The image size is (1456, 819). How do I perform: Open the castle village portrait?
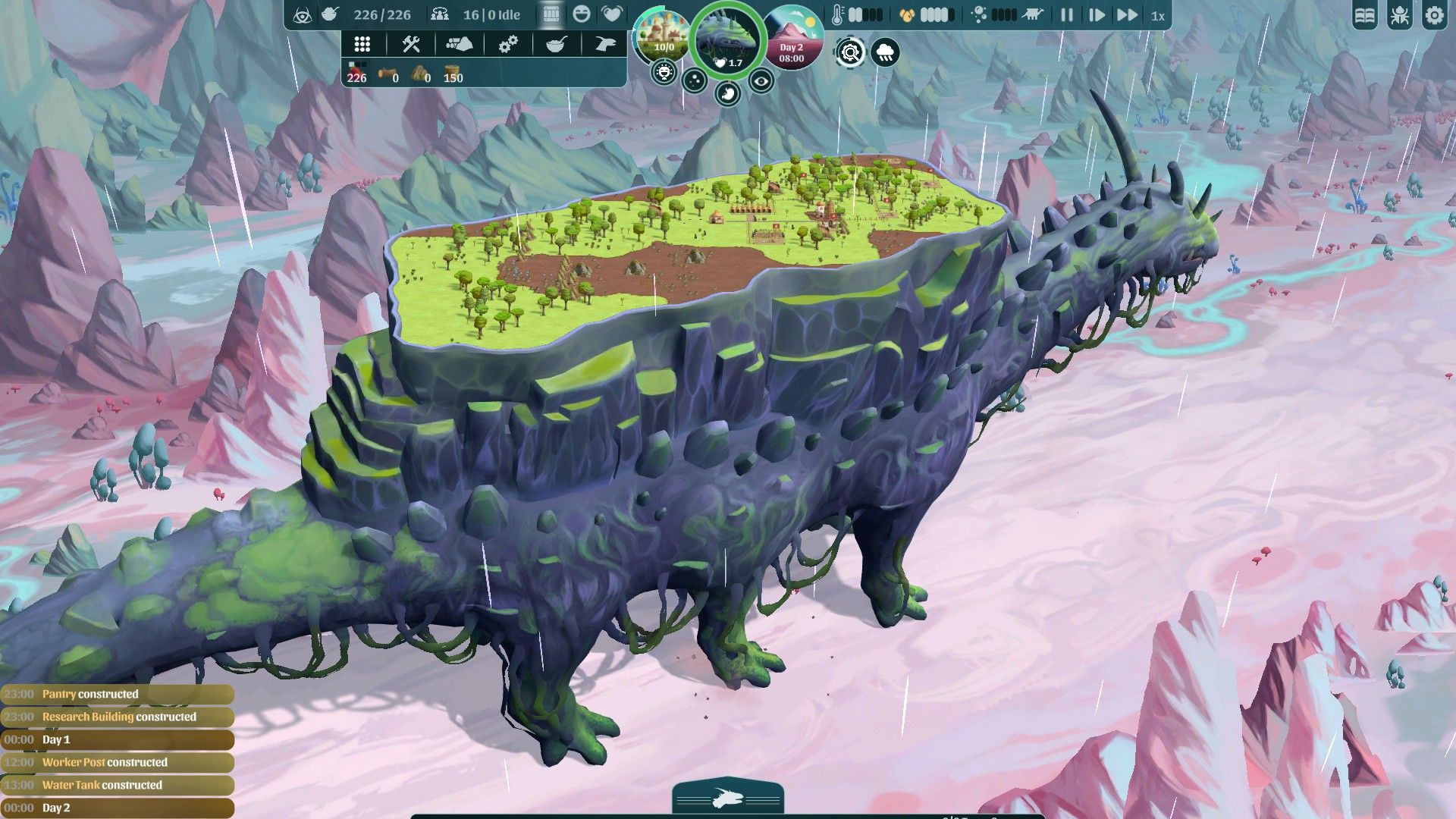pos(663,36)
